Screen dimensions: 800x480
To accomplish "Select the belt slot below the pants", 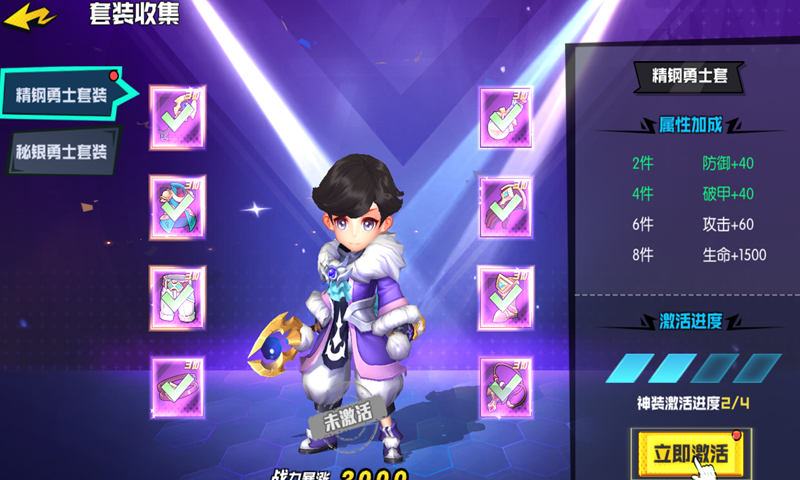I will point(178,387).
